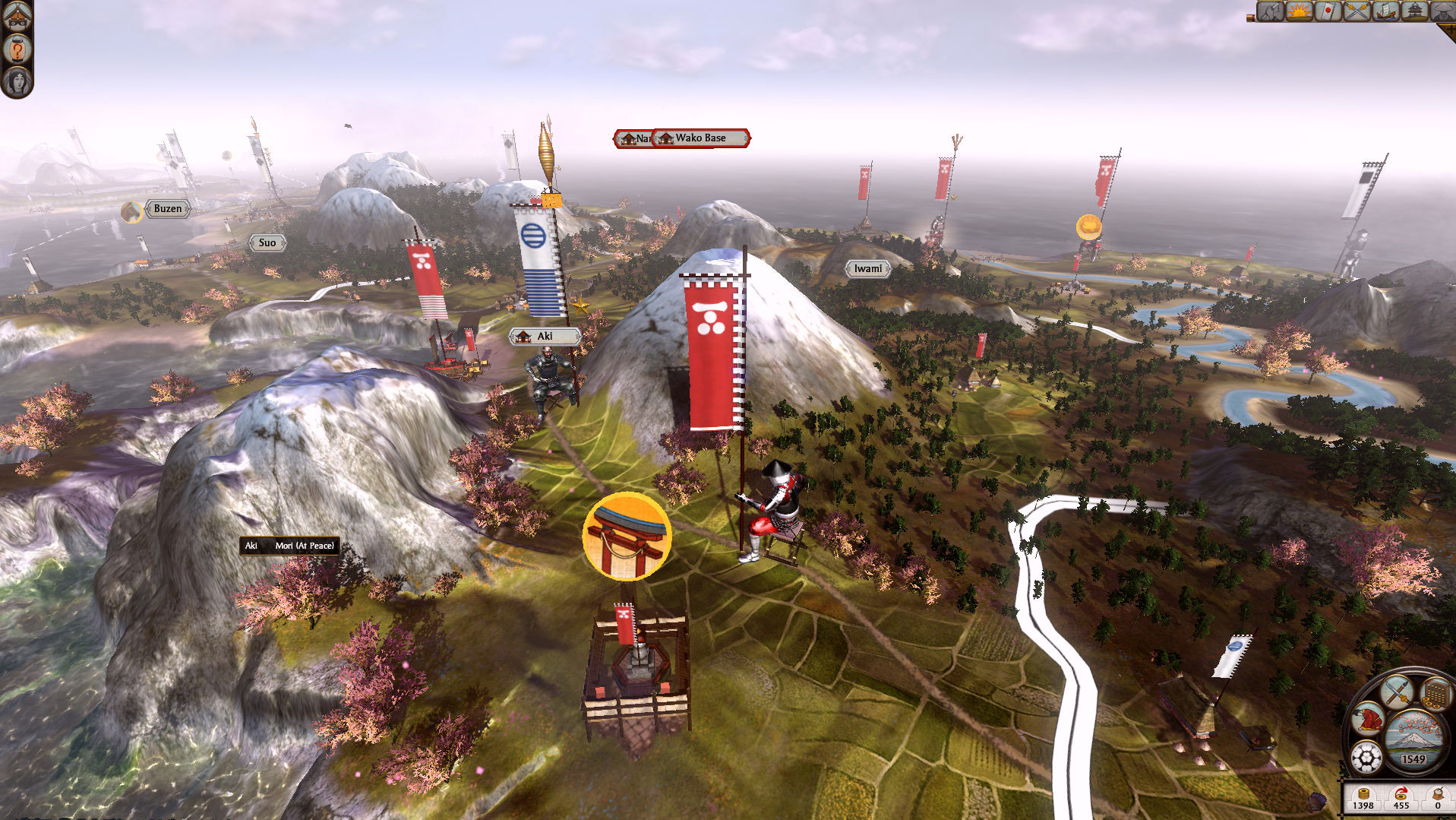Open the game menu shrine-gate icon
1456x820 pixels.
click(x=17, y=16)
